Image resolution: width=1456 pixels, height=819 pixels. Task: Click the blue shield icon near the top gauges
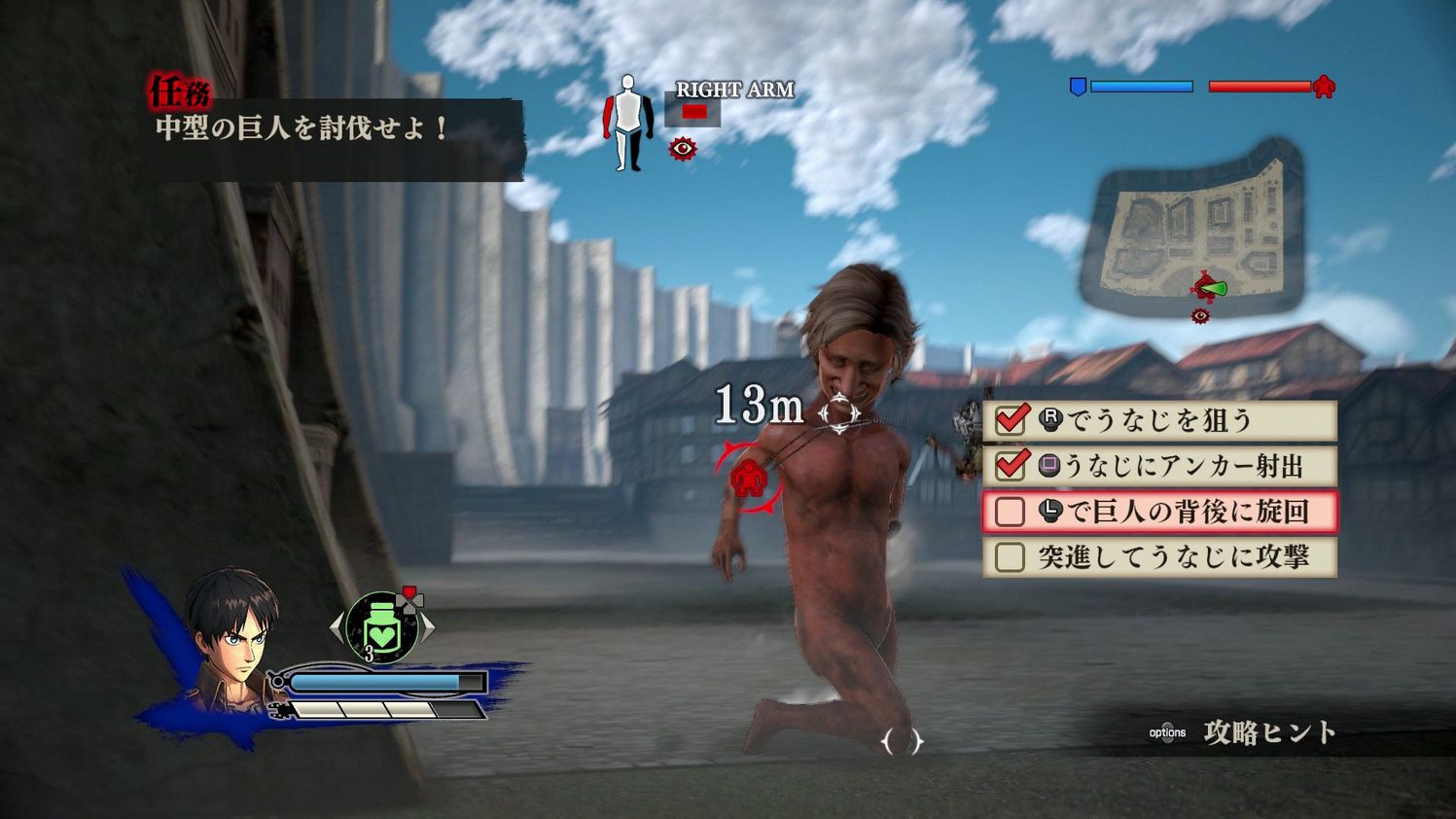tap(1080, 87)
